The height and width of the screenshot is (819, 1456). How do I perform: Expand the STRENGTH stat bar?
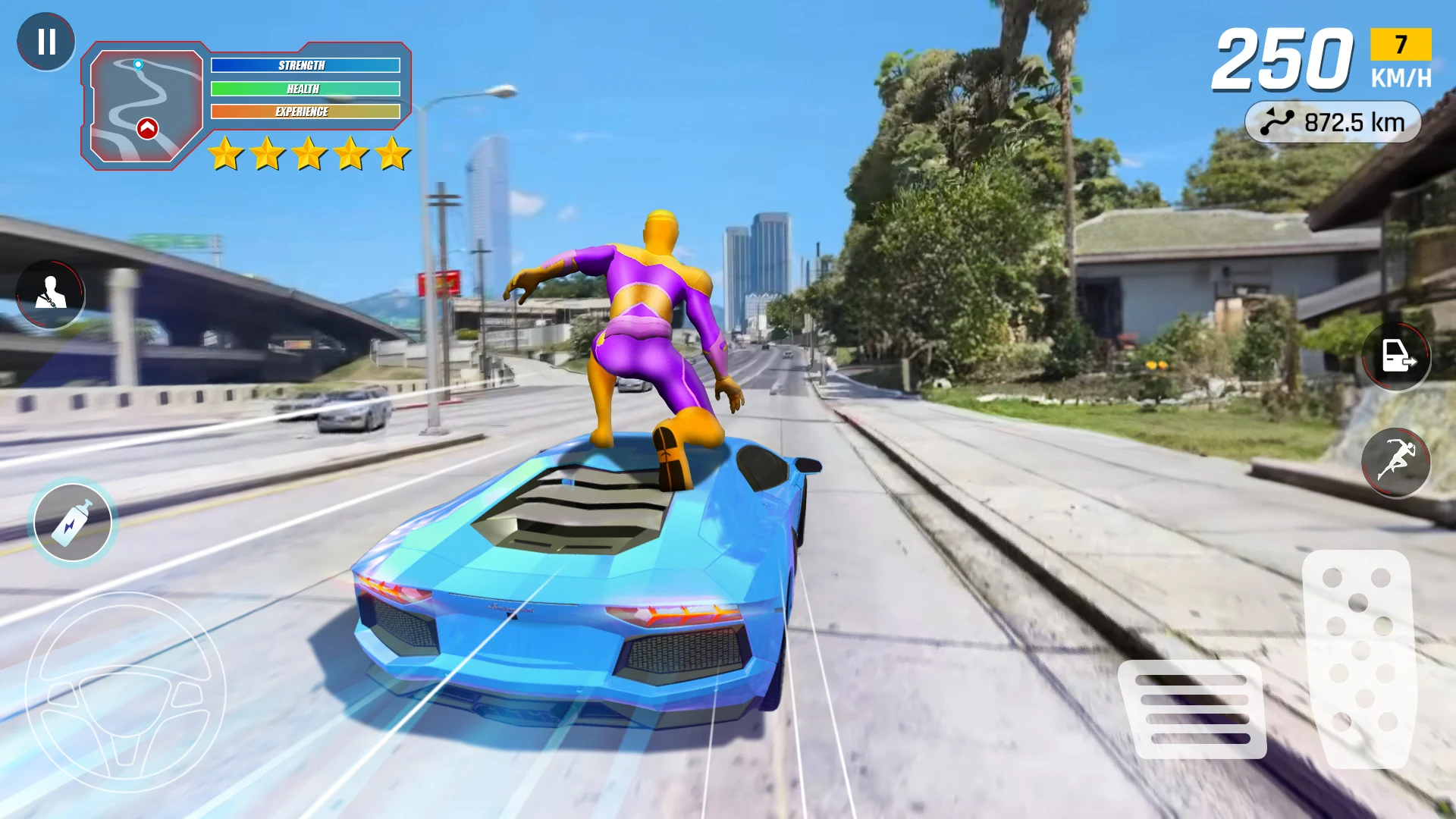pyautogui.click(x=305, y=65)
